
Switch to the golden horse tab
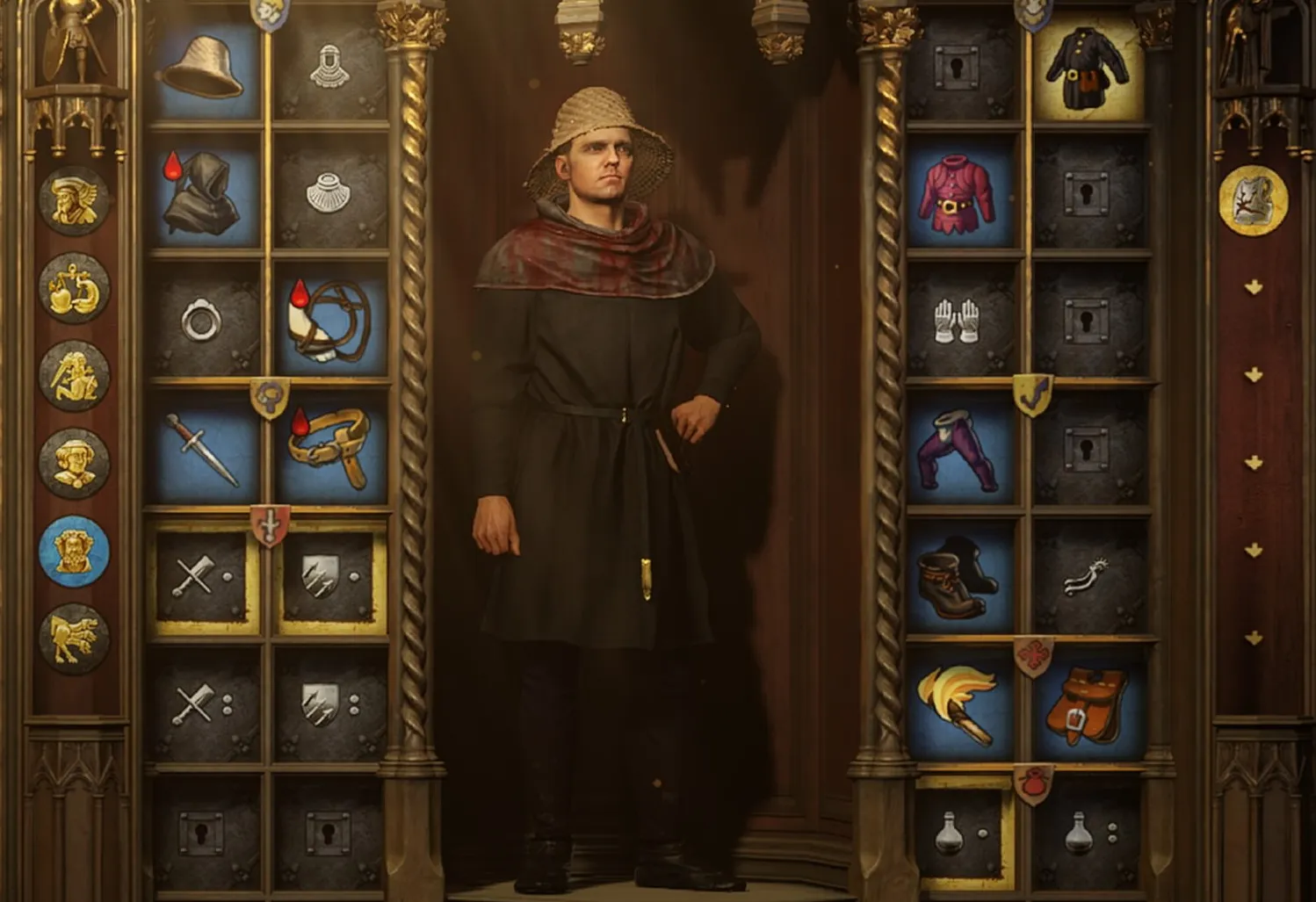tap(74, 639)
